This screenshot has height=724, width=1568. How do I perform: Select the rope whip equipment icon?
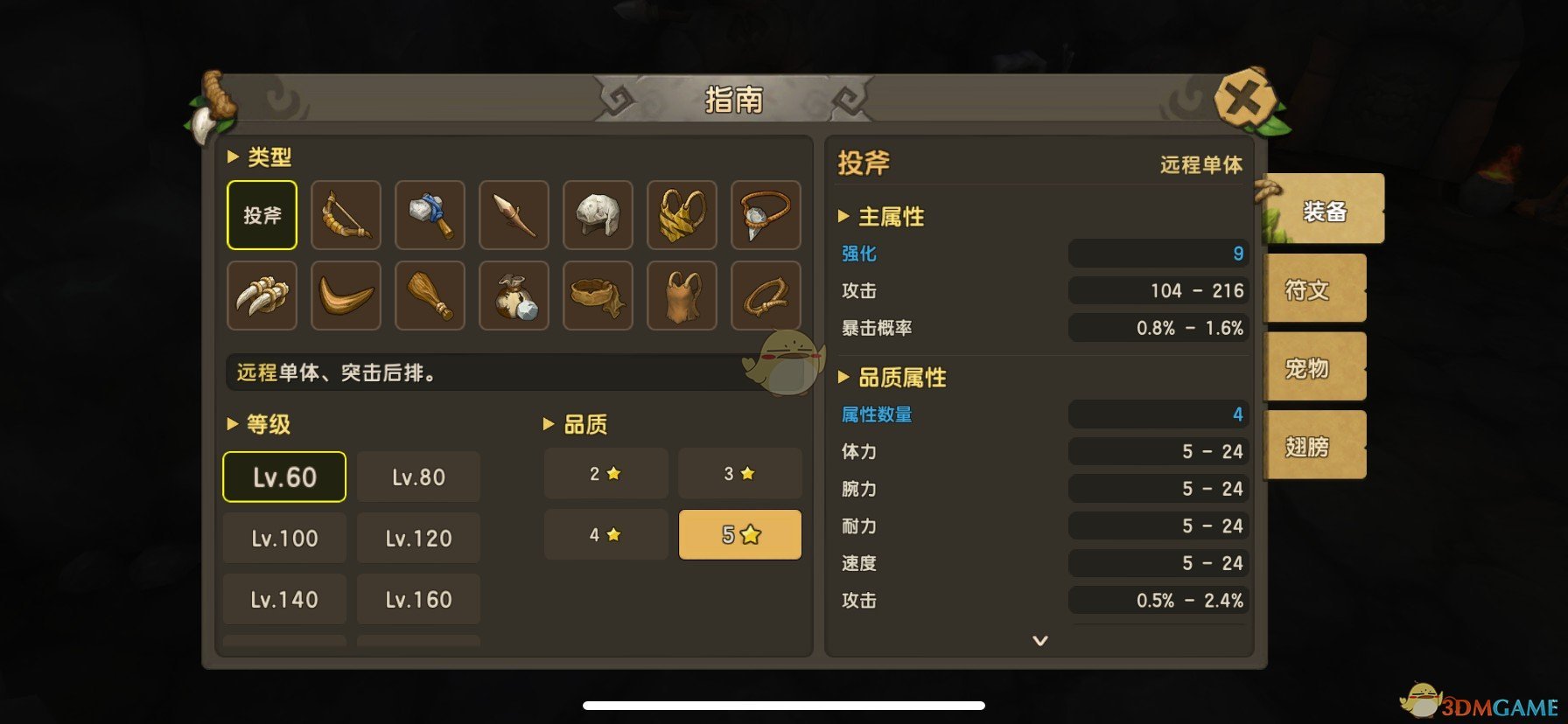[766, 296]
